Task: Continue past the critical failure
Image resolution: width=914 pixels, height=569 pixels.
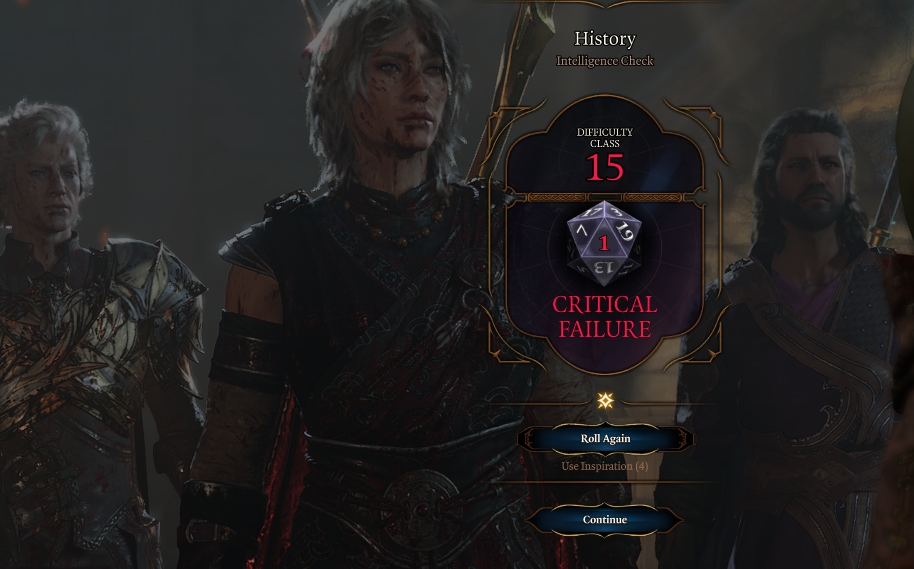Action: (x=605, y=520)
